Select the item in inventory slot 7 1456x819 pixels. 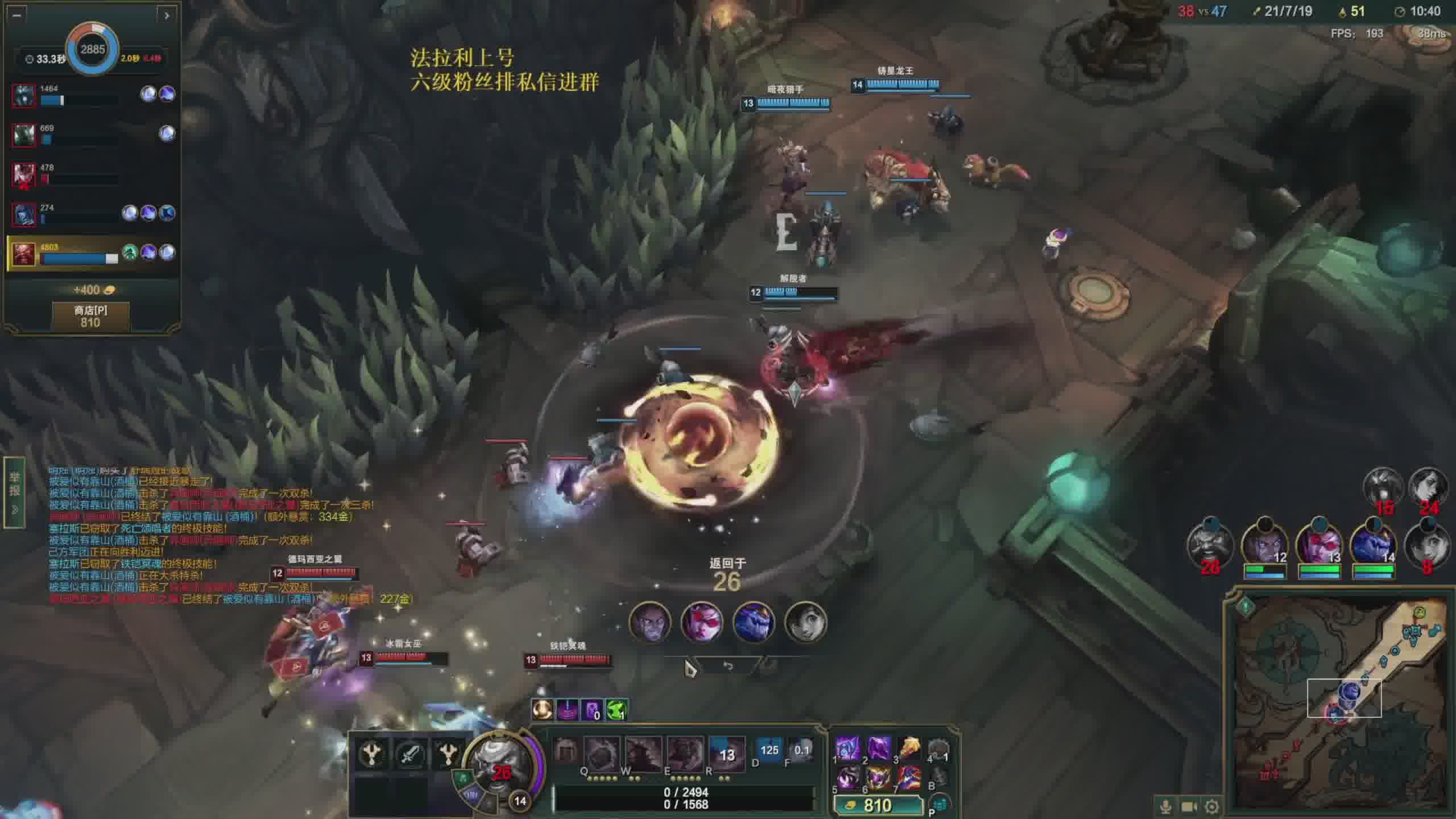[909, 777]
